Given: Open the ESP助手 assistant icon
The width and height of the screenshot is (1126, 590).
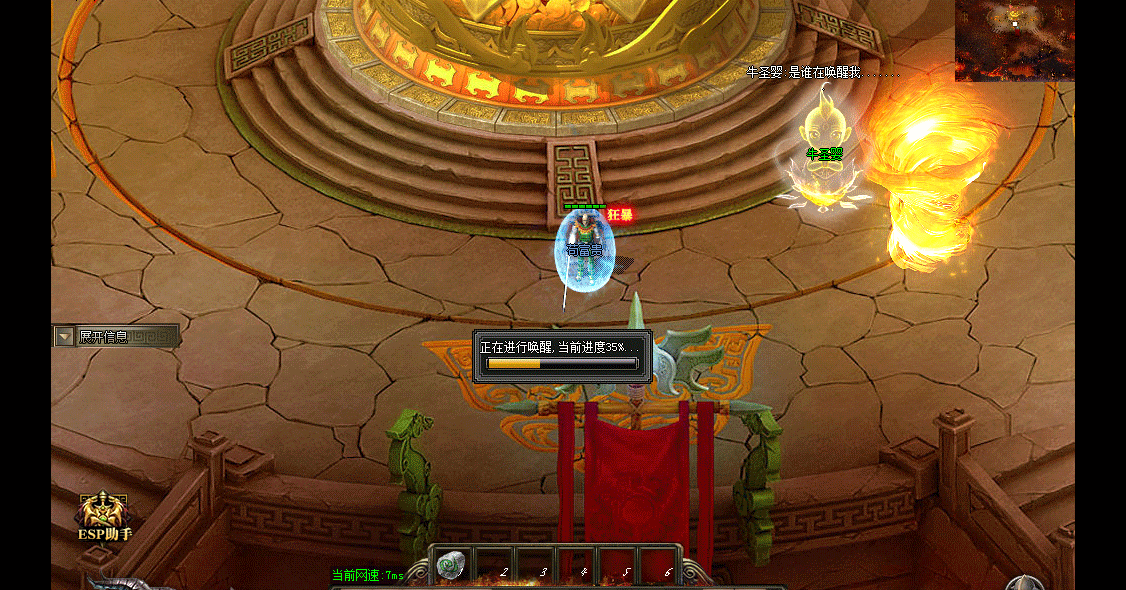Looking at the screenshot, I should pos(105,514).
